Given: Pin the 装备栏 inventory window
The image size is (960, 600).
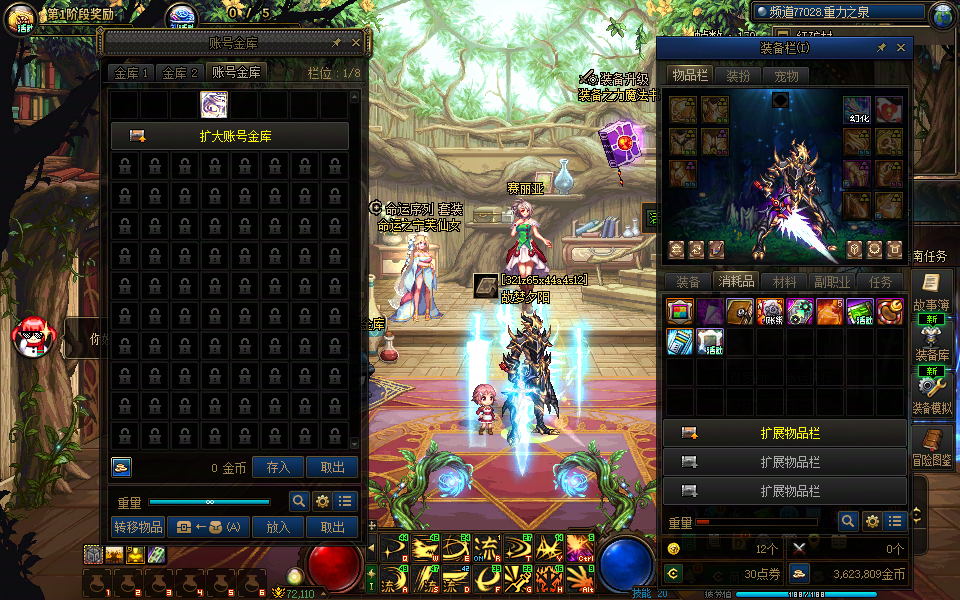Looking at the screenshot, I should point(881,48).
